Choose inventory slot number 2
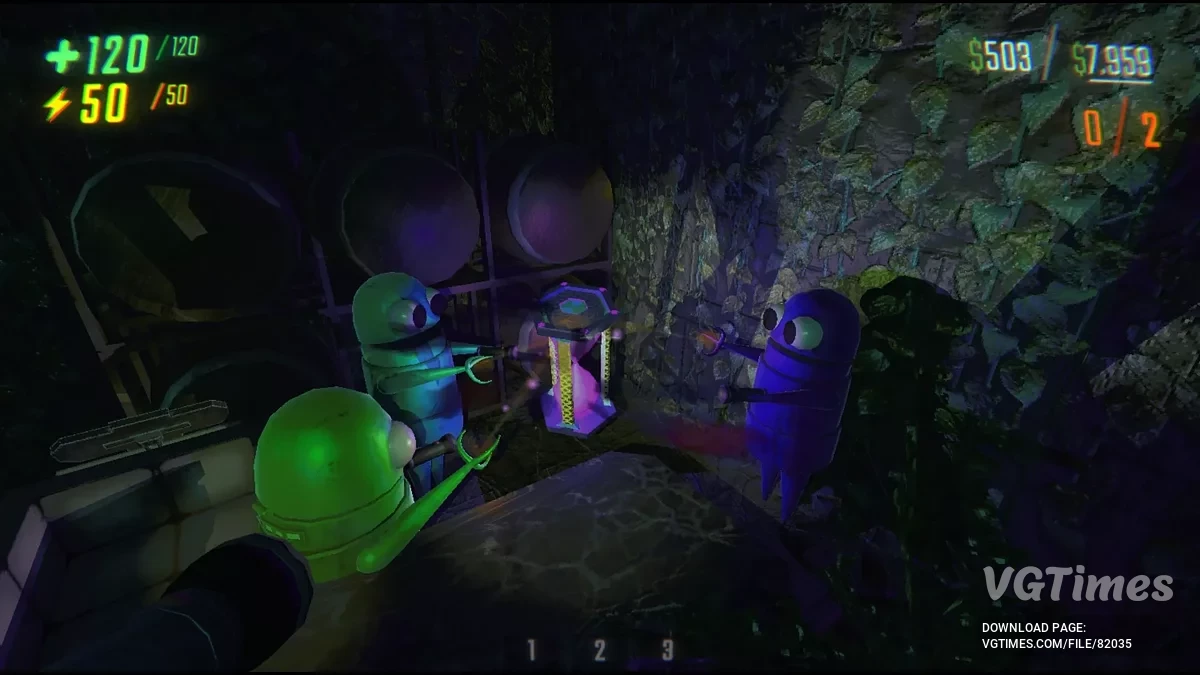Viewport: 1200px width, 675px height. (599, 650)
